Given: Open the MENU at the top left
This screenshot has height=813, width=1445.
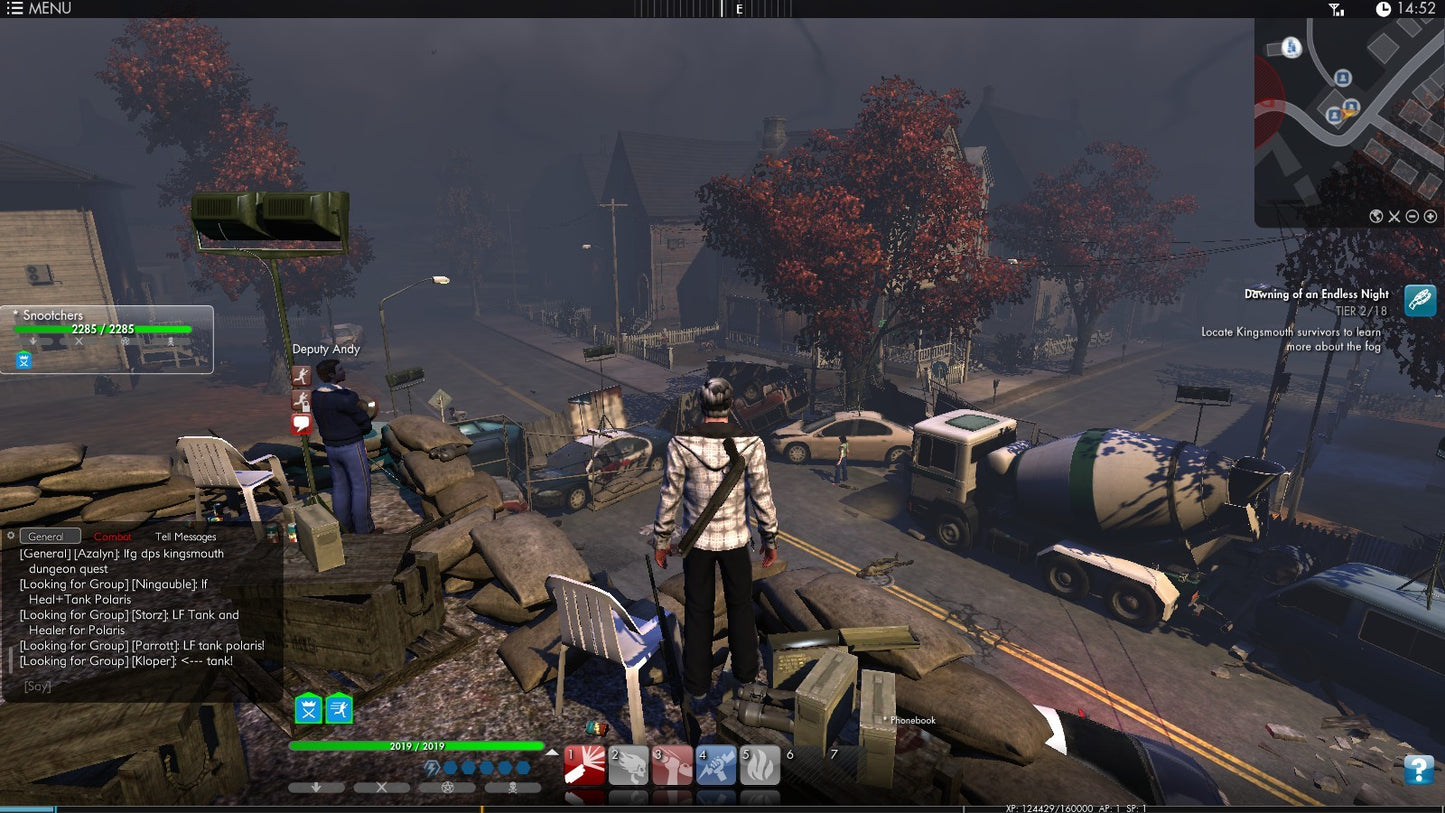Looking at the screenshot, I should point(40,8).
